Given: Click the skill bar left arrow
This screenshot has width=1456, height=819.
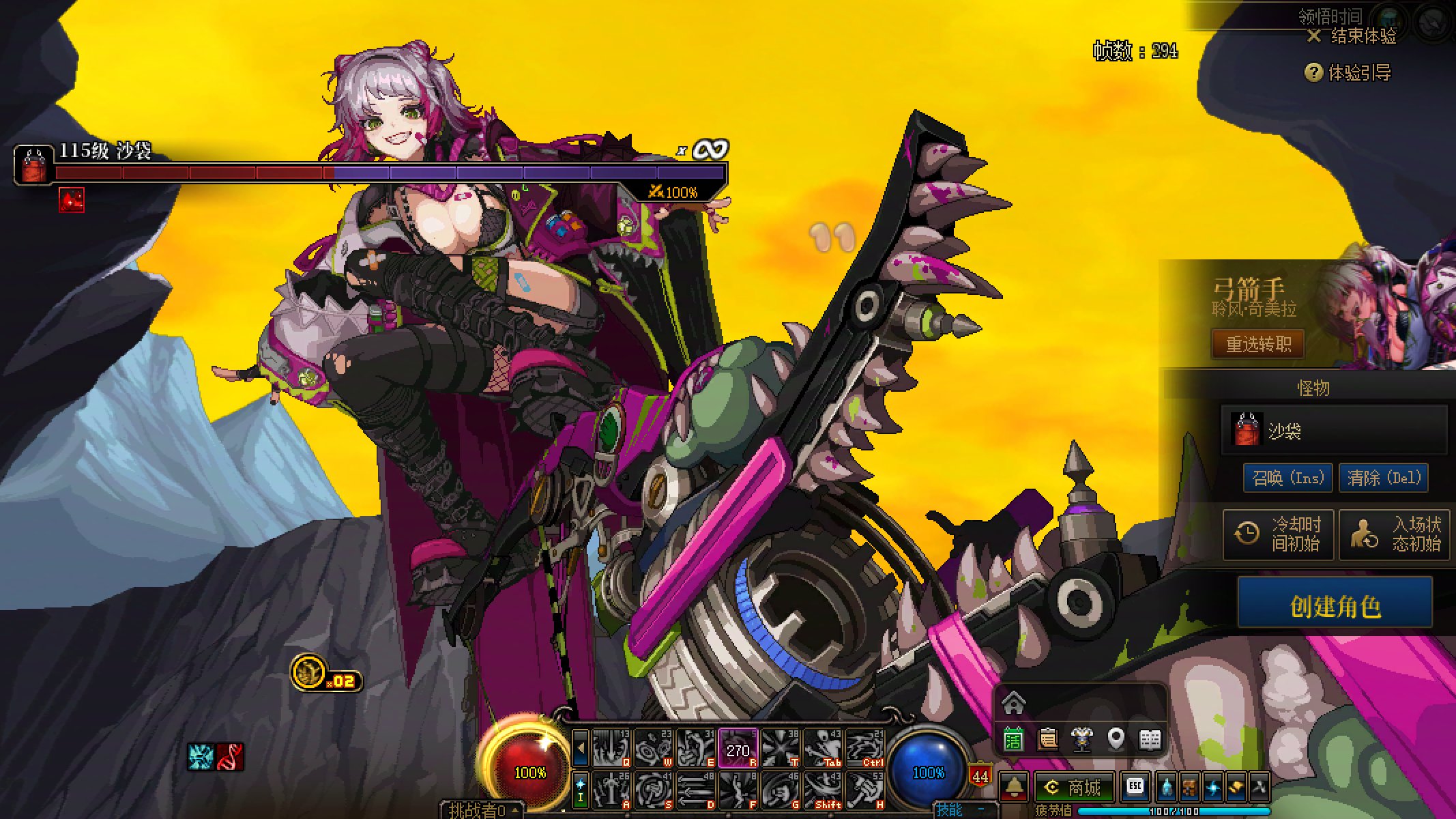Looking at the screenshot, I should coord(580,748).
